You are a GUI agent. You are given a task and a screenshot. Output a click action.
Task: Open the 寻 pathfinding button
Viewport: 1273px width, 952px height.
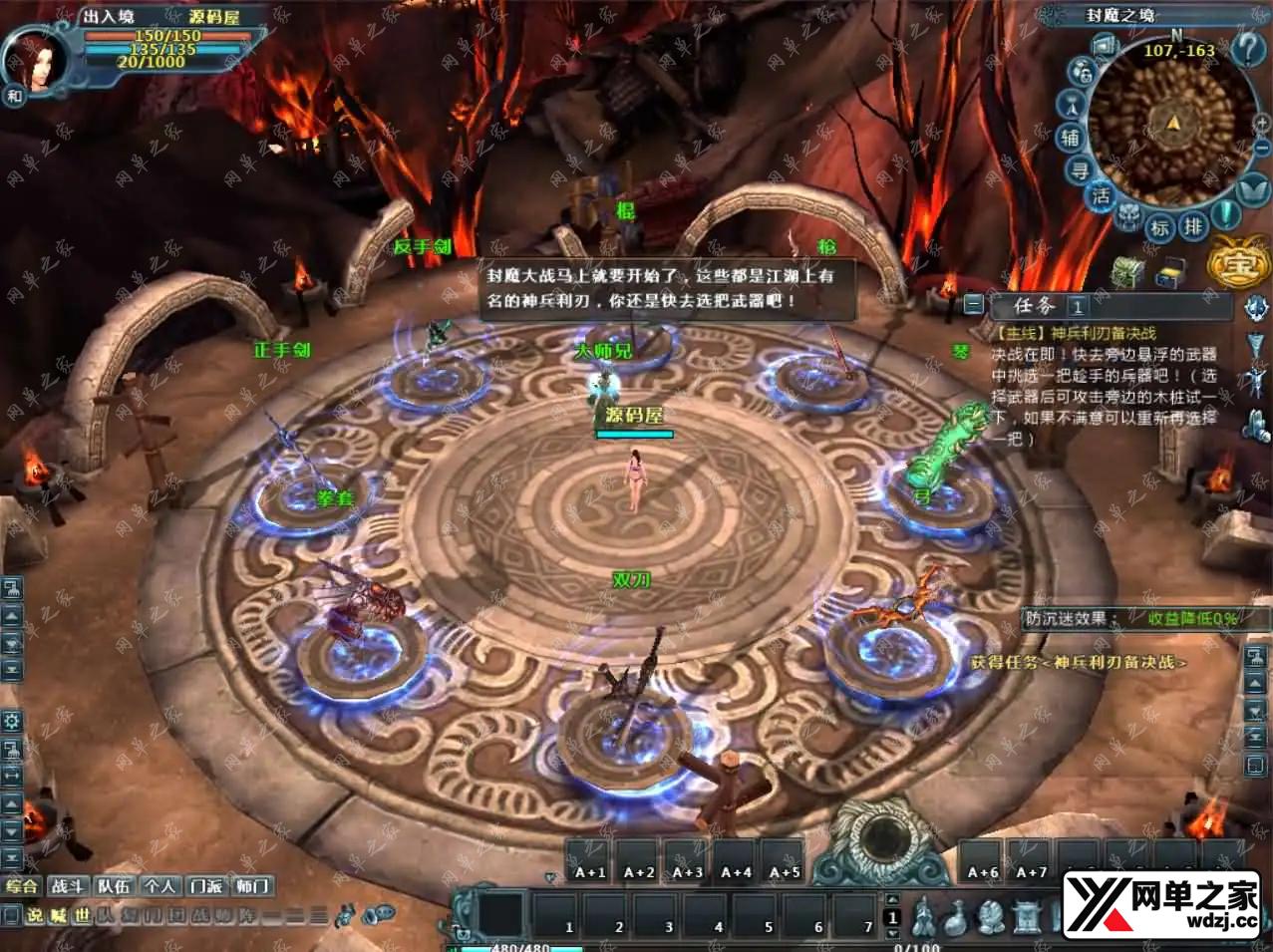1080,170
